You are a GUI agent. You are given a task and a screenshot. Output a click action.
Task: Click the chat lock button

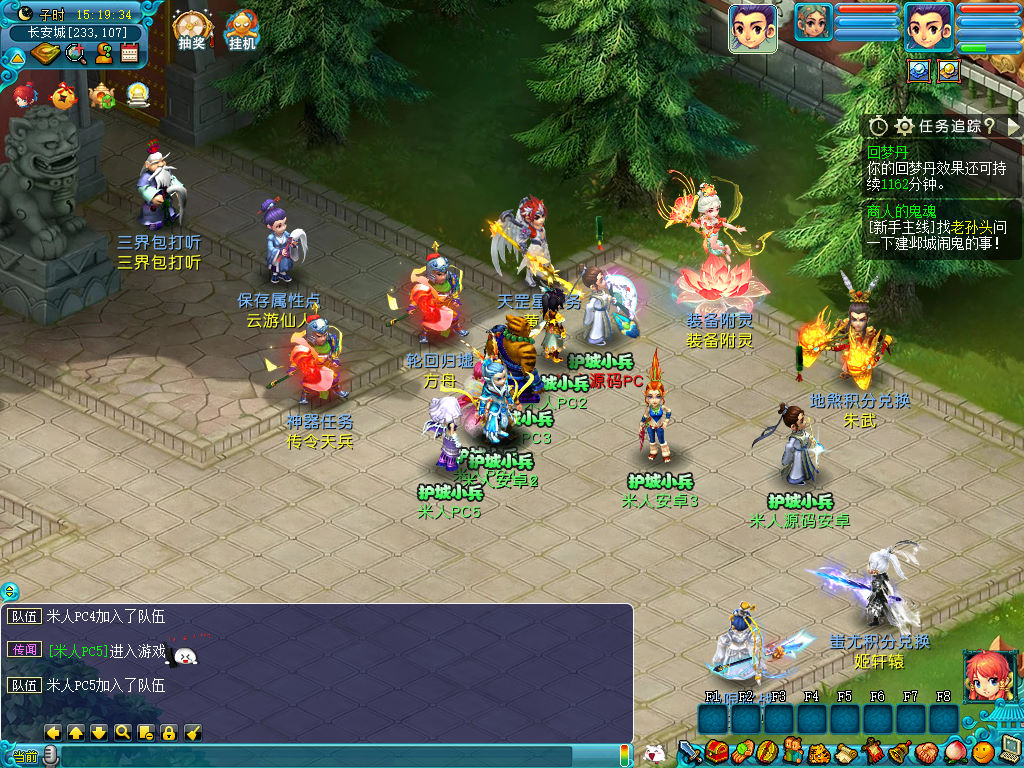click(x=168, y=732)
